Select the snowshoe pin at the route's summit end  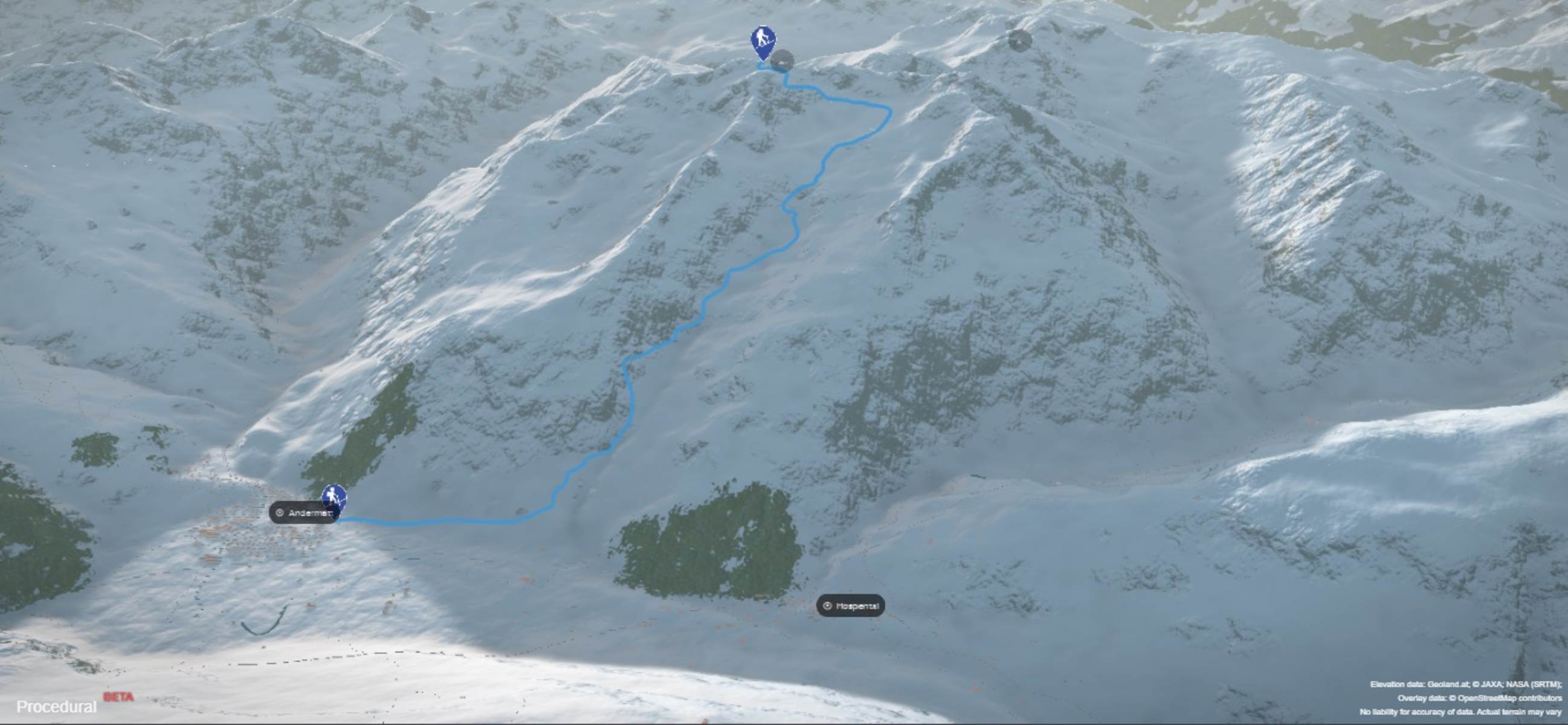763,41
